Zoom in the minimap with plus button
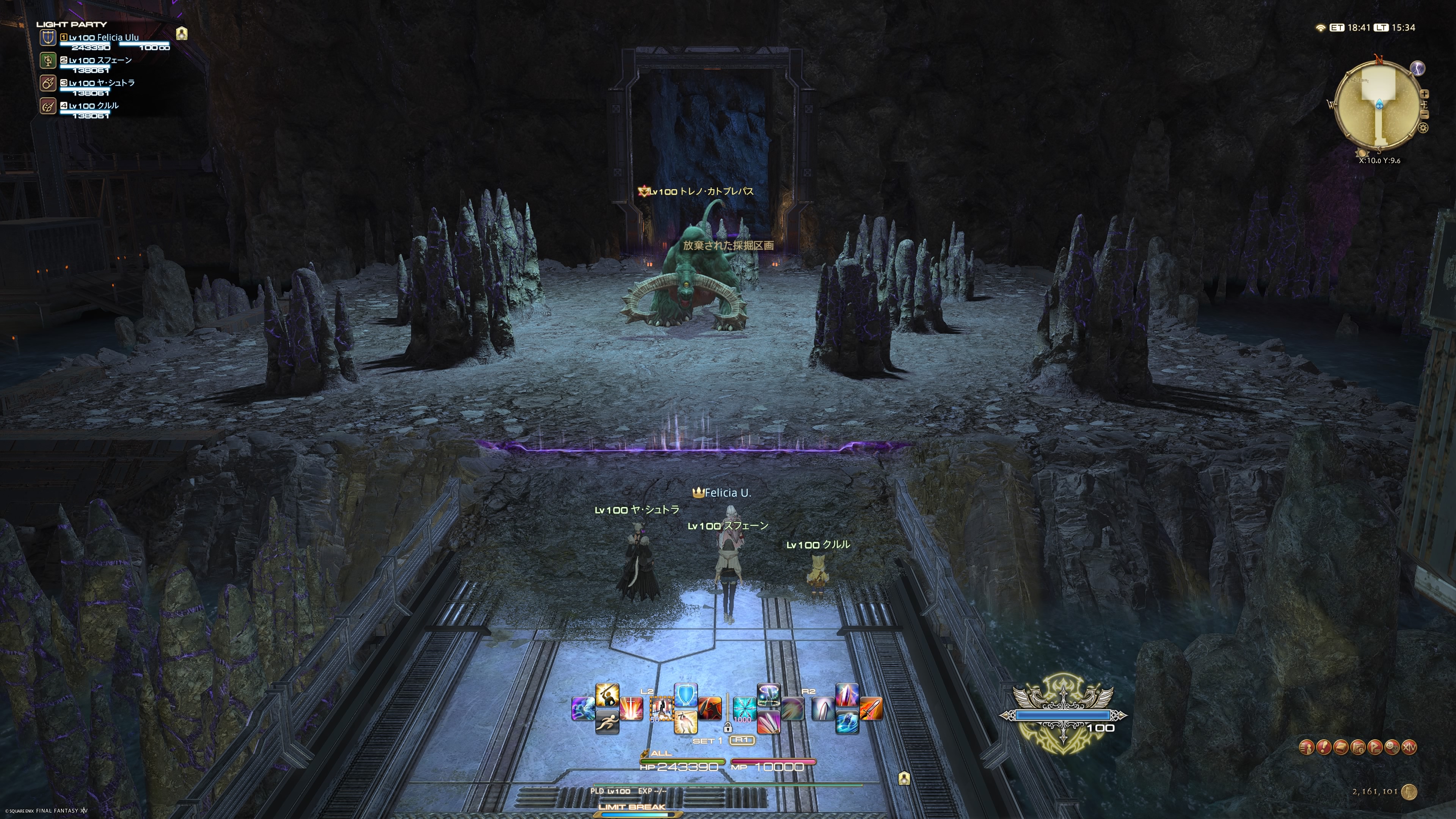Image resolution: width=1456 pixels, height=819 pixels. click(x=1425, y=94)
